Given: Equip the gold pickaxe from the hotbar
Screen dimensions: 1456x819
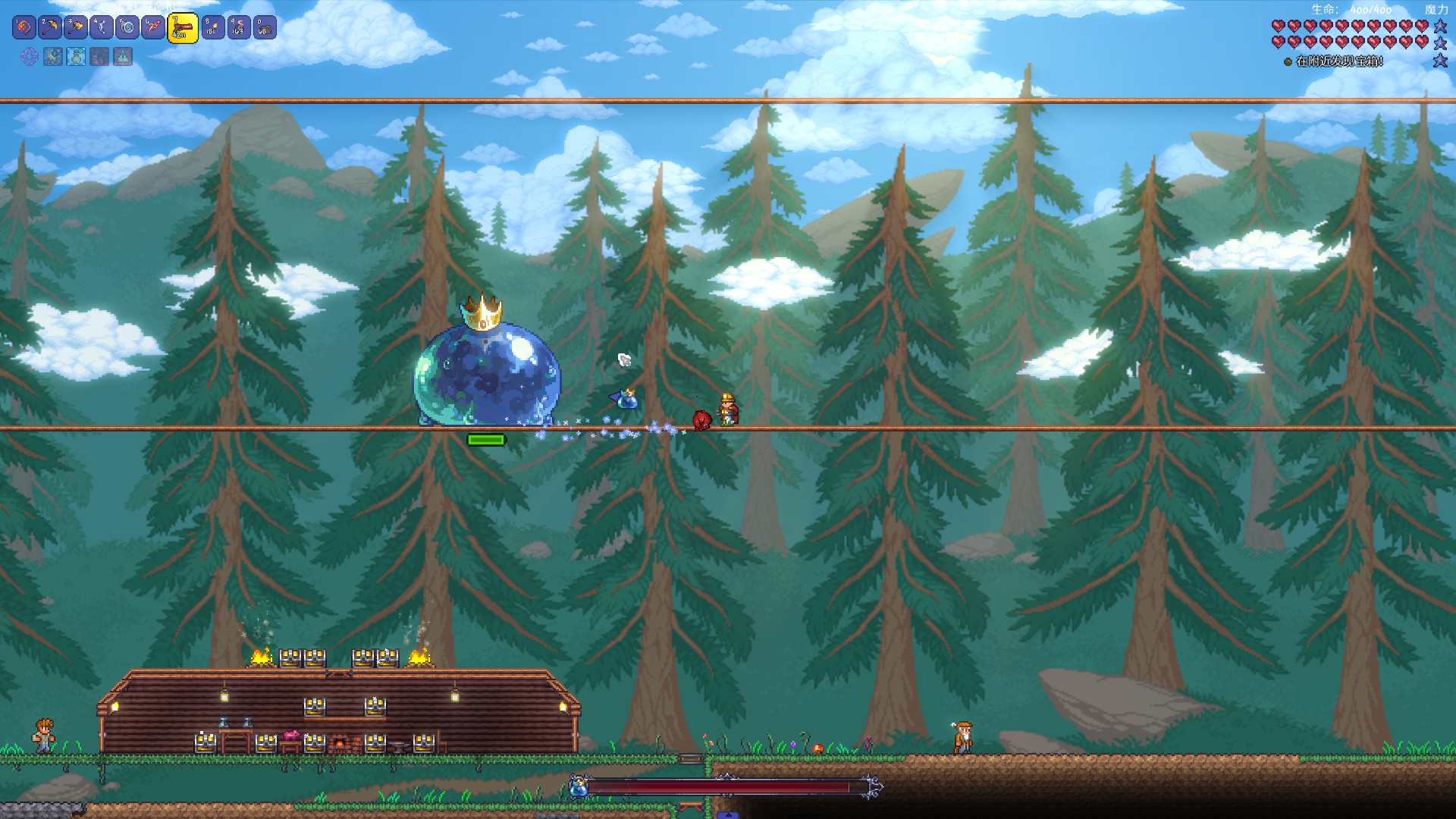Looking at the screenshot, I should click(x=50, y=28).
